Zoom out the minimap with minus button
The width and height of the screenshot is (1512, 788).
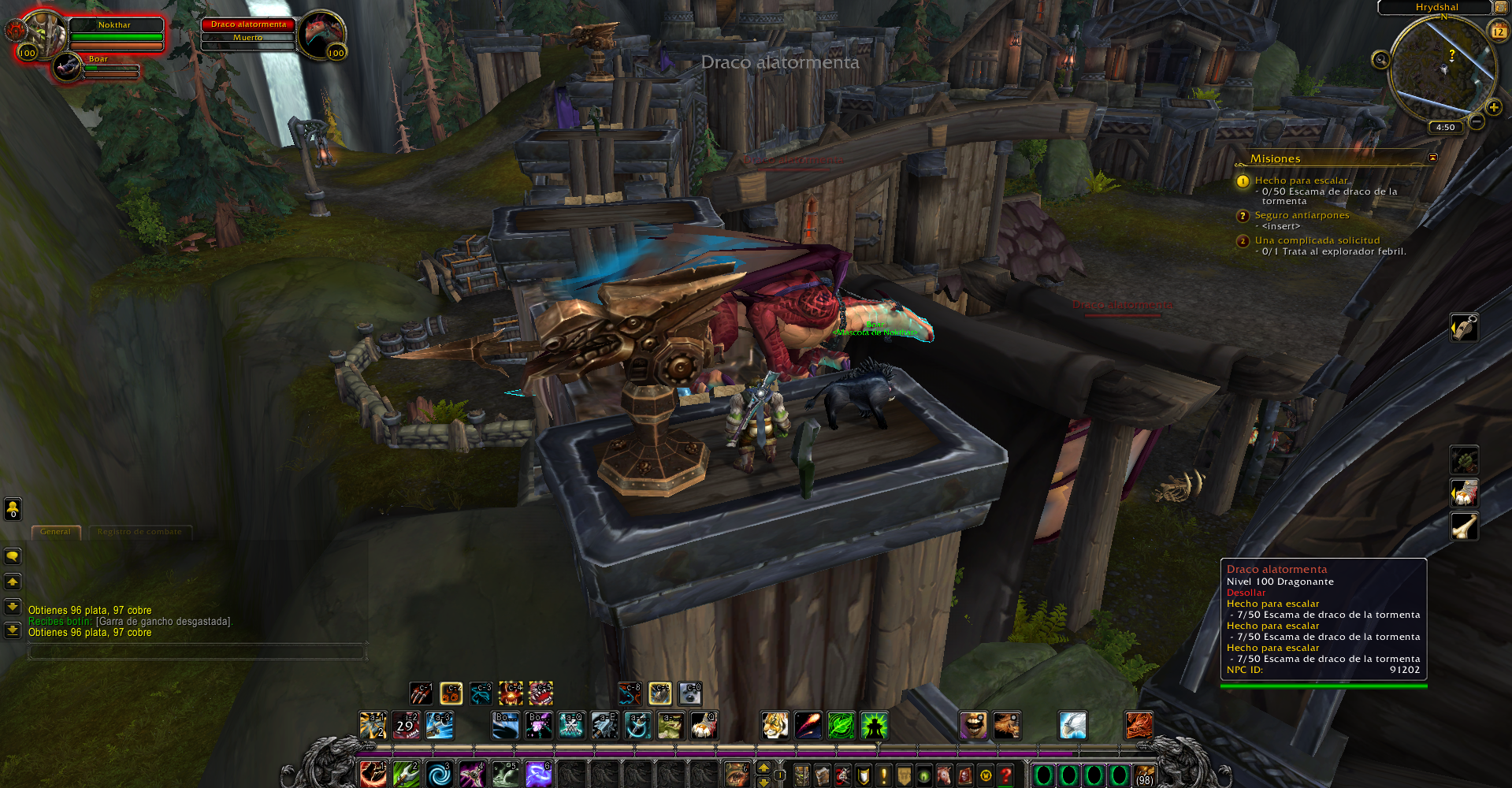pos(1477,121)
